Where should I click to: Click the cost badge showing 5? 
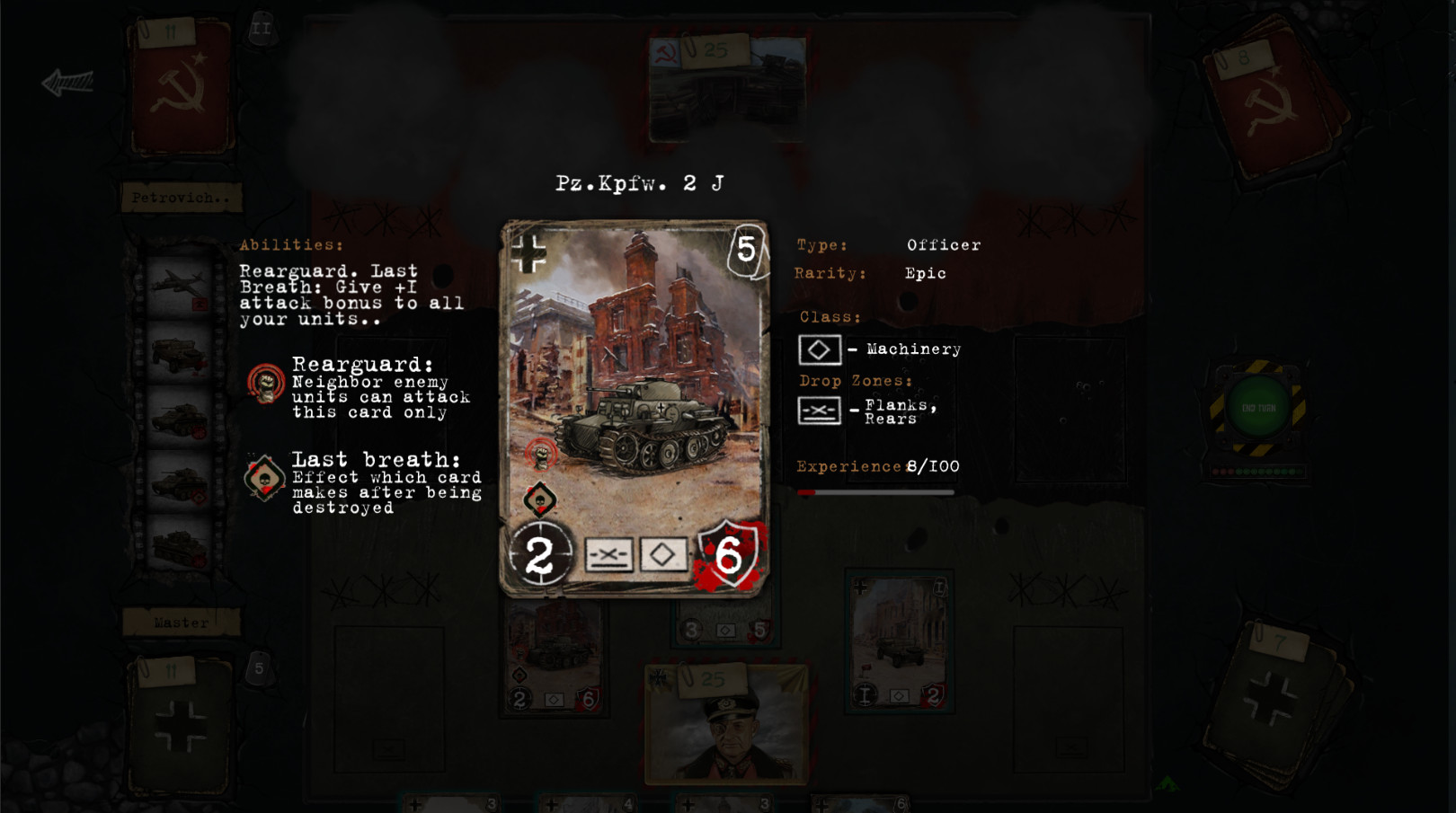tap(745, 251)
